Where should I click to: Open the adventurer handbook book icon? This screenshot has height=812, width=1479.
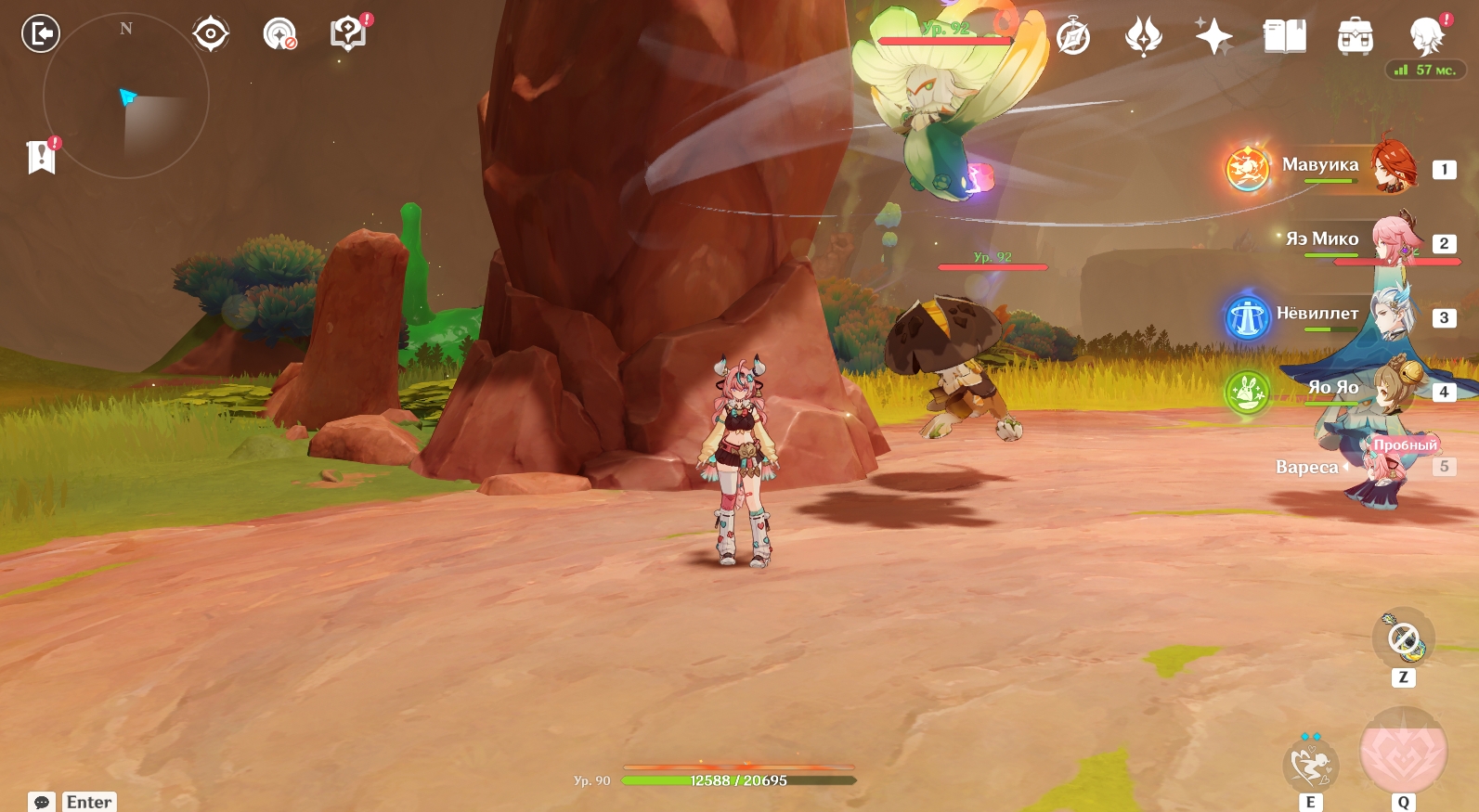(1284, 37)
